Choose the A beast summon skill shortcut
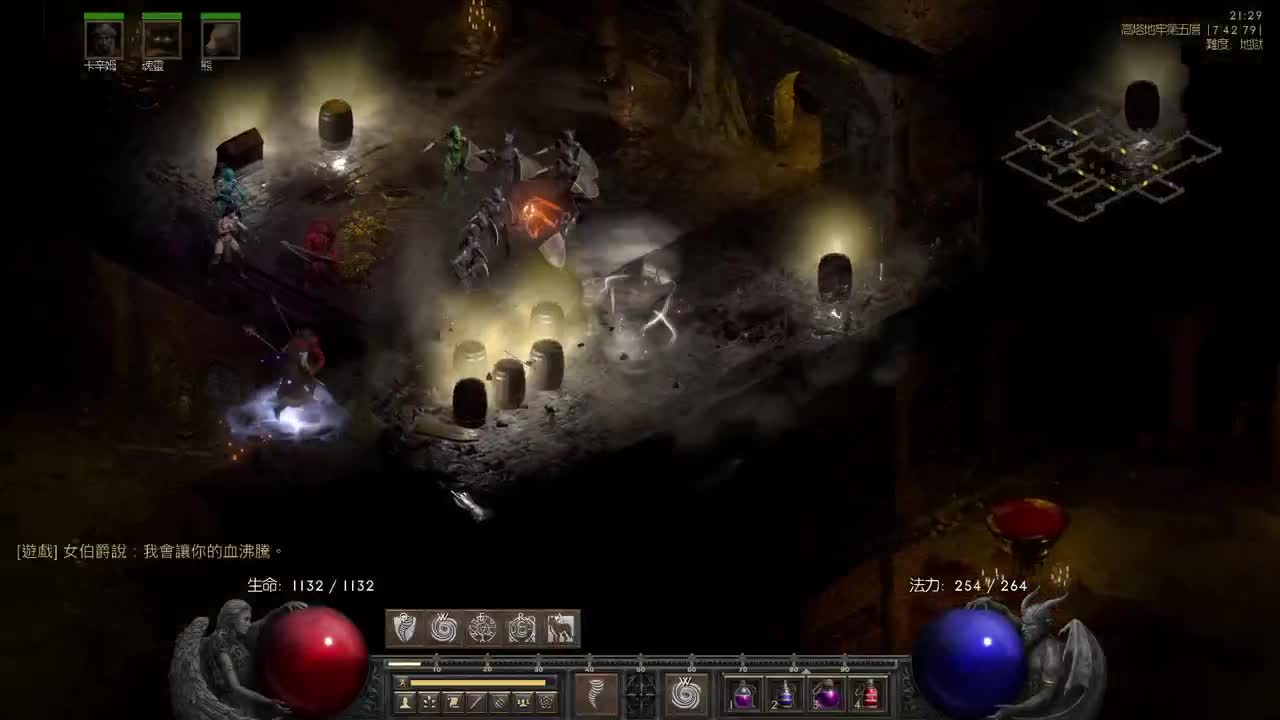Image resolution: width=1280 pixels, height=720 pixels. tap(560, 628)
